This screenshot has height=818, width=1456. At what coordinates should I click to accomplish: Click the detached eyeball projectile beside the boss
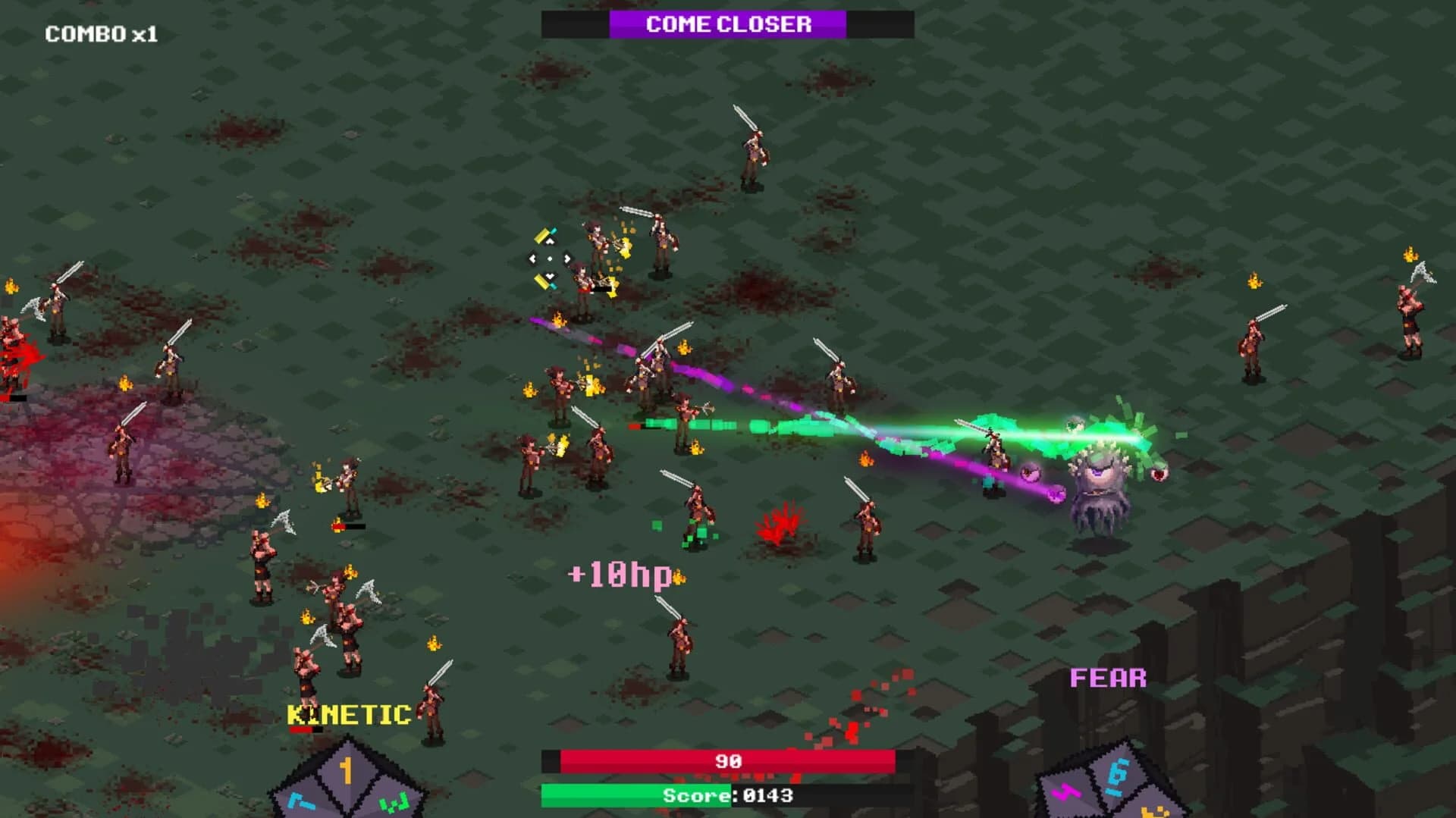coord(1159,474)
